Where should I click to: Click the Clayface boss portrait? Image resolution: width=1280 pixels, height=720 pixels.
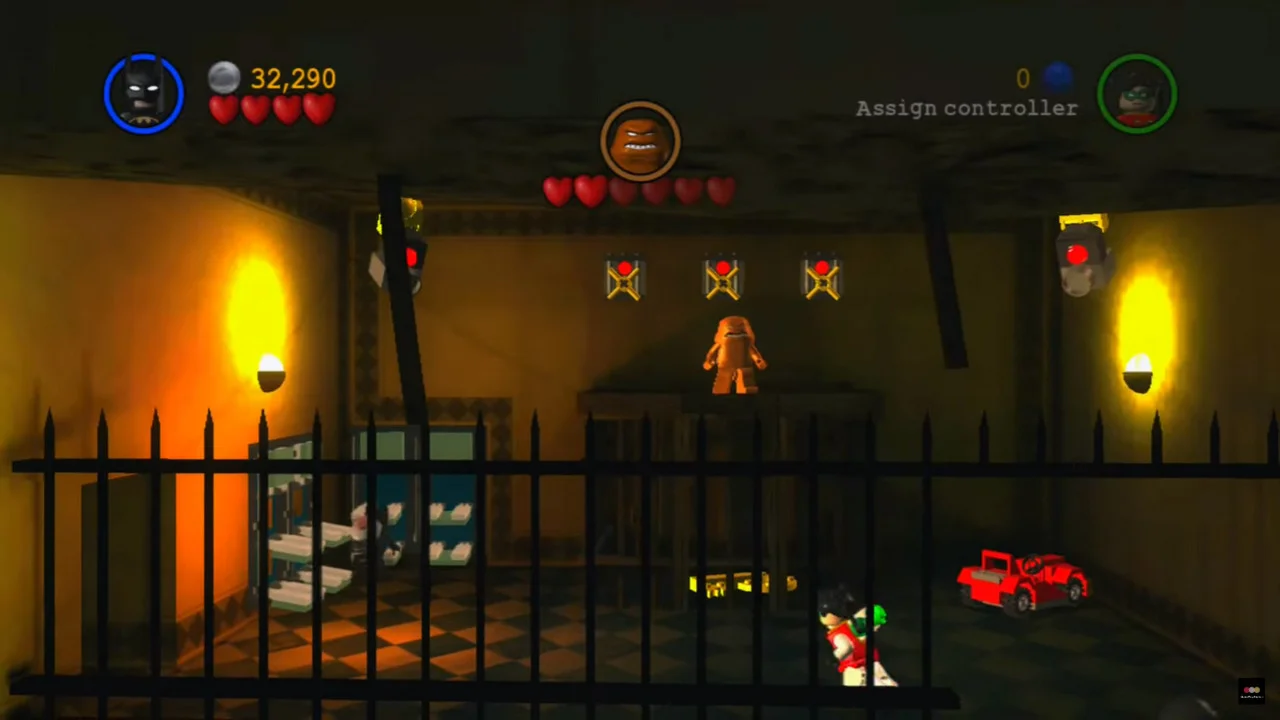pos(640,141)
